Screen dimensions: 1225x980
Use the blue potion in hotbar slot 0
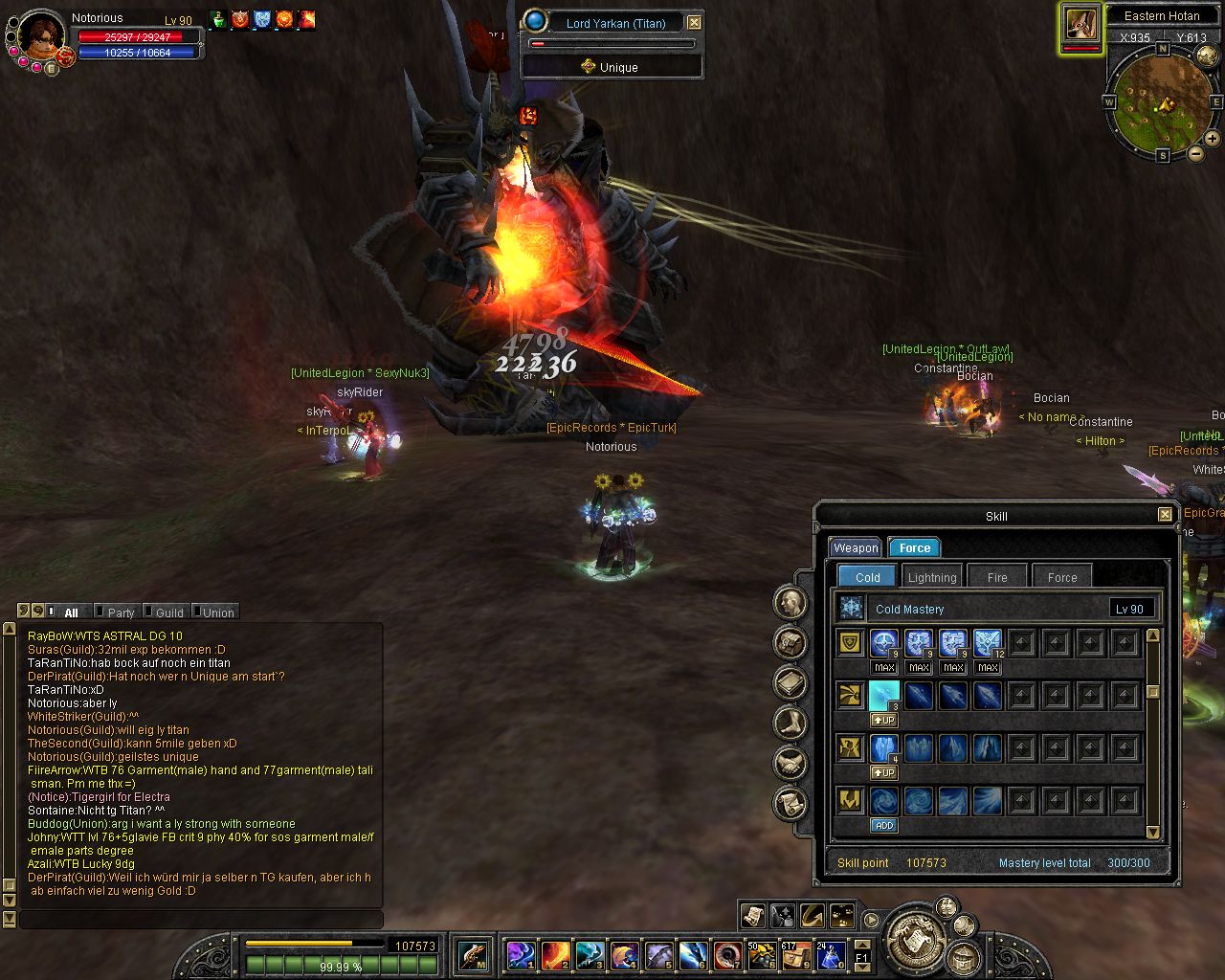coord(830,954)
